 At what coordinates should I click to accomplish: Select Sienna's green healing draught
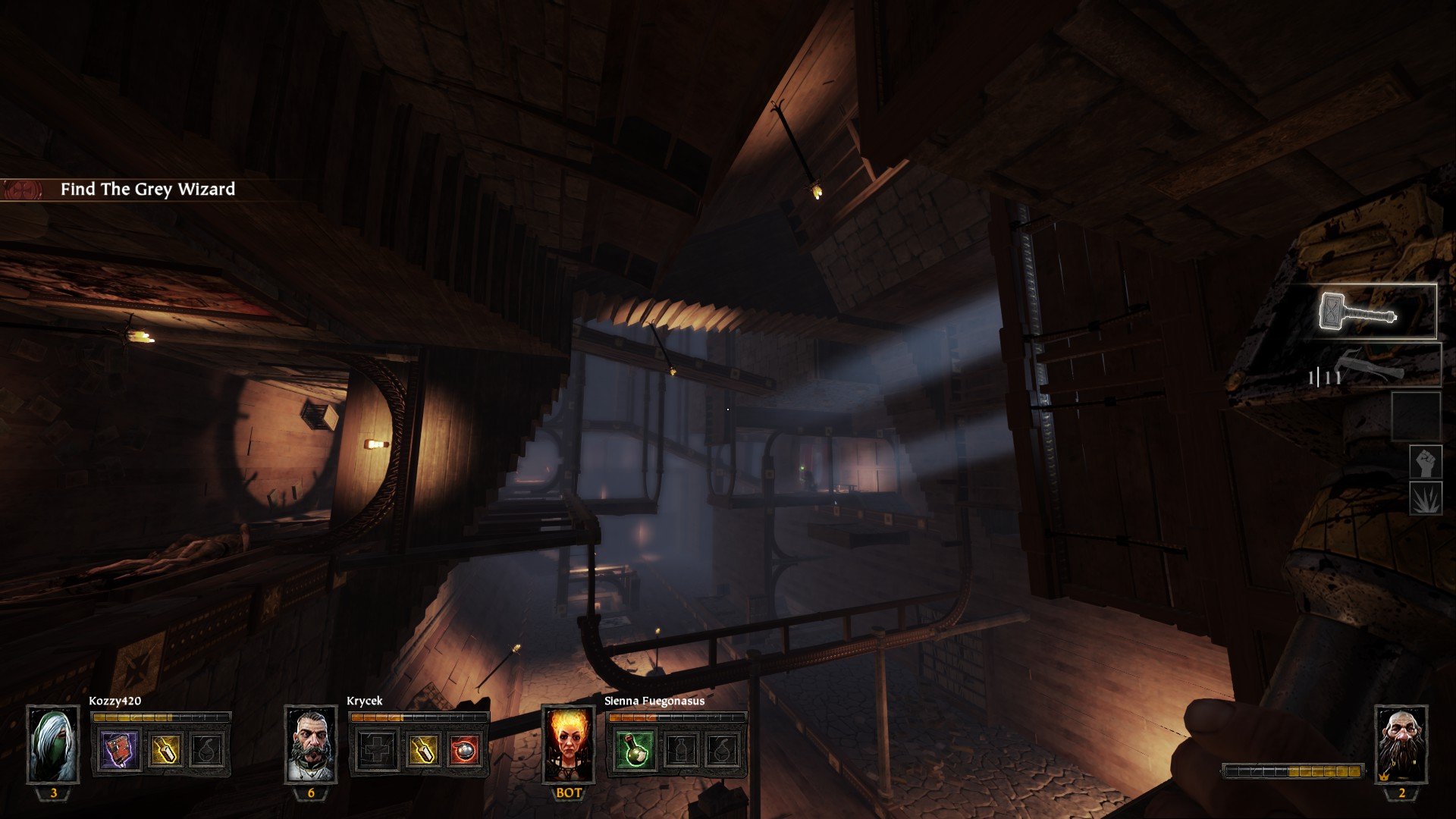coord(634,750)
